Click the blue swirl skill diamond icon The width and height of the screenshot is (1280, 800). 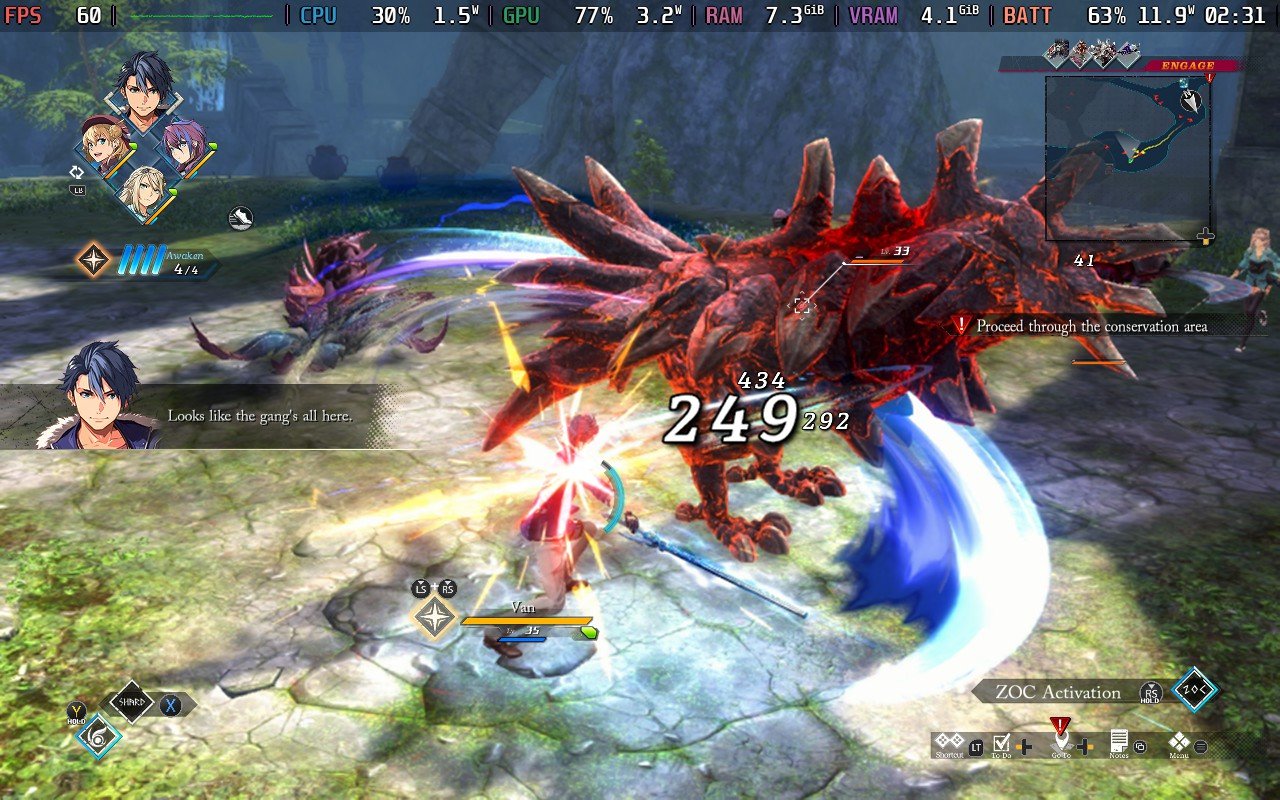coord(98,735)
